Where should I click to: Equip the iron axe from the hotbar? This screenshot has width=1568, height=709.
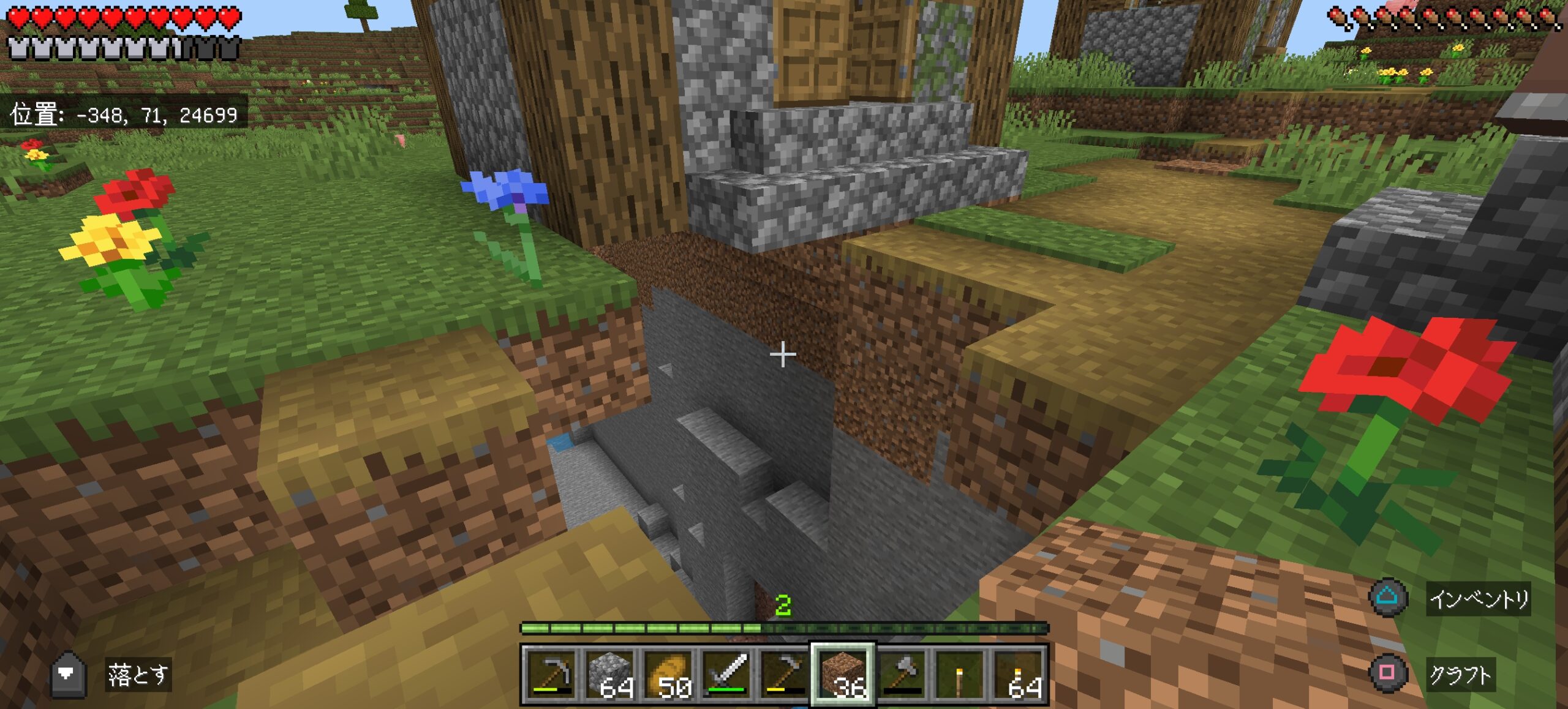coord(902,675)
